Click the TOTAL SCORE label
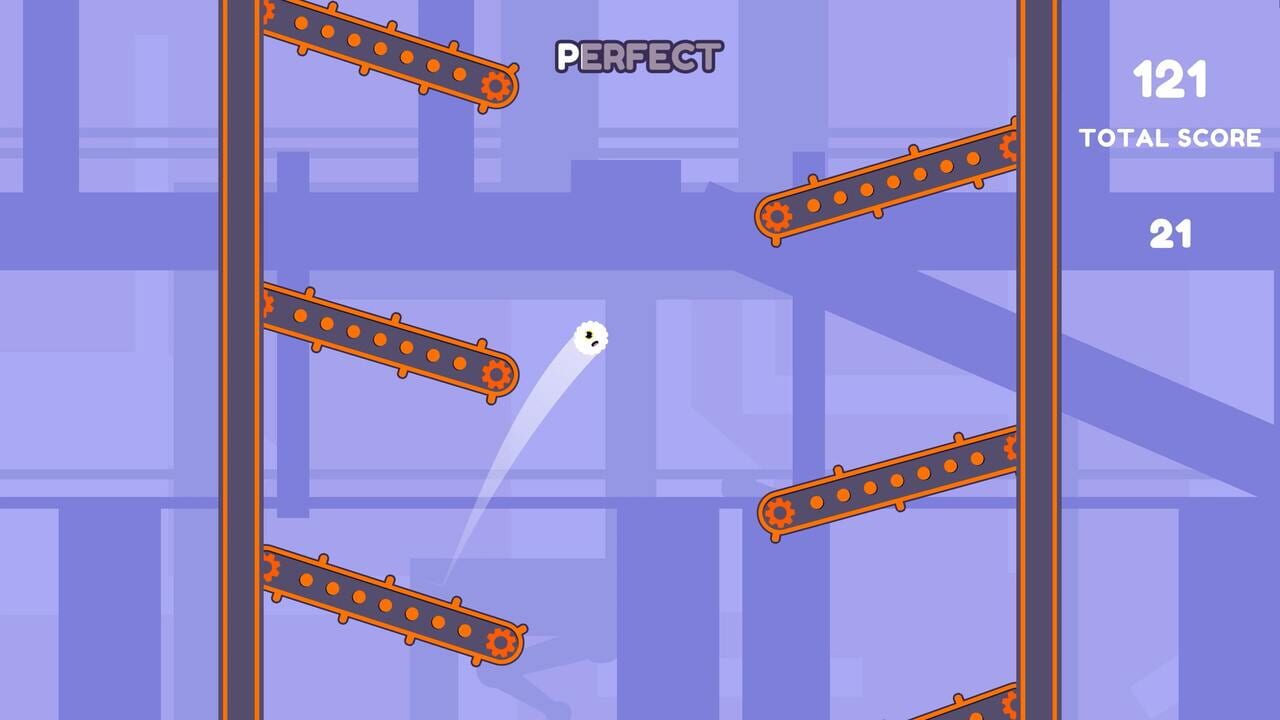1280x720 pixels. click(x=1172, y=139)
